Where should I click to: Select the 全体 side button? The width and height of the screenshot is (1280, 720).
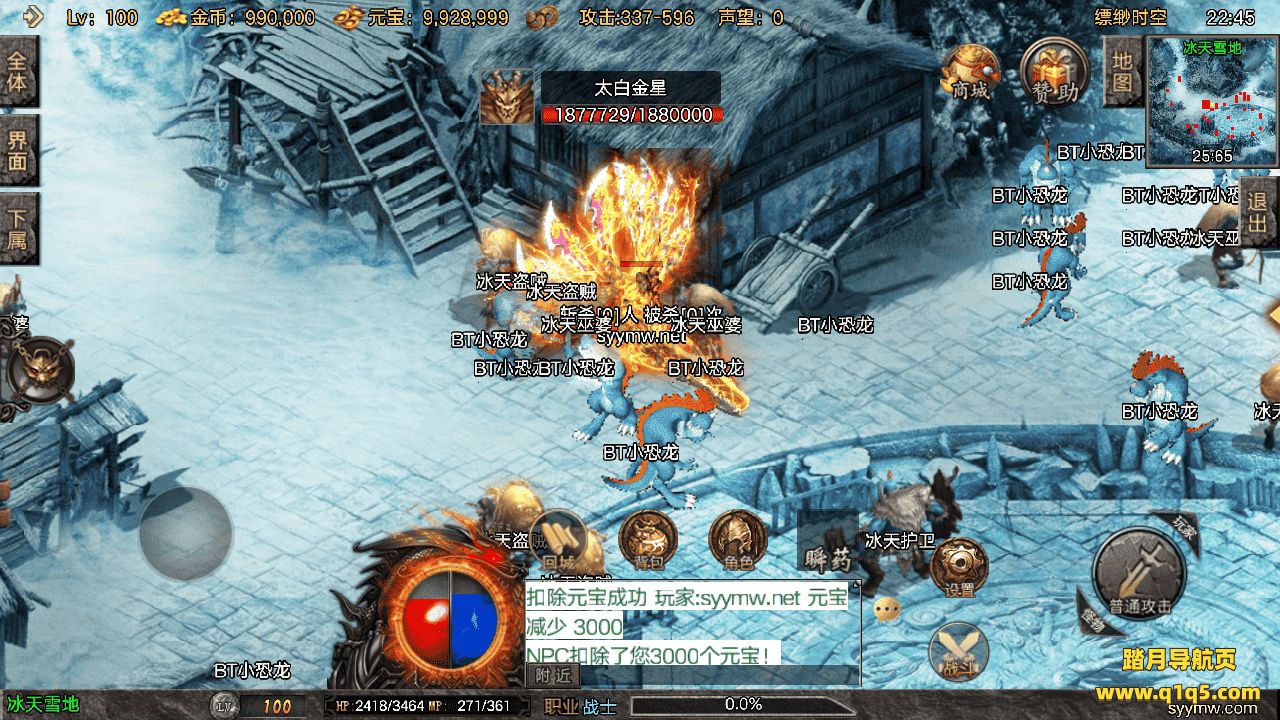pos(18,71)
